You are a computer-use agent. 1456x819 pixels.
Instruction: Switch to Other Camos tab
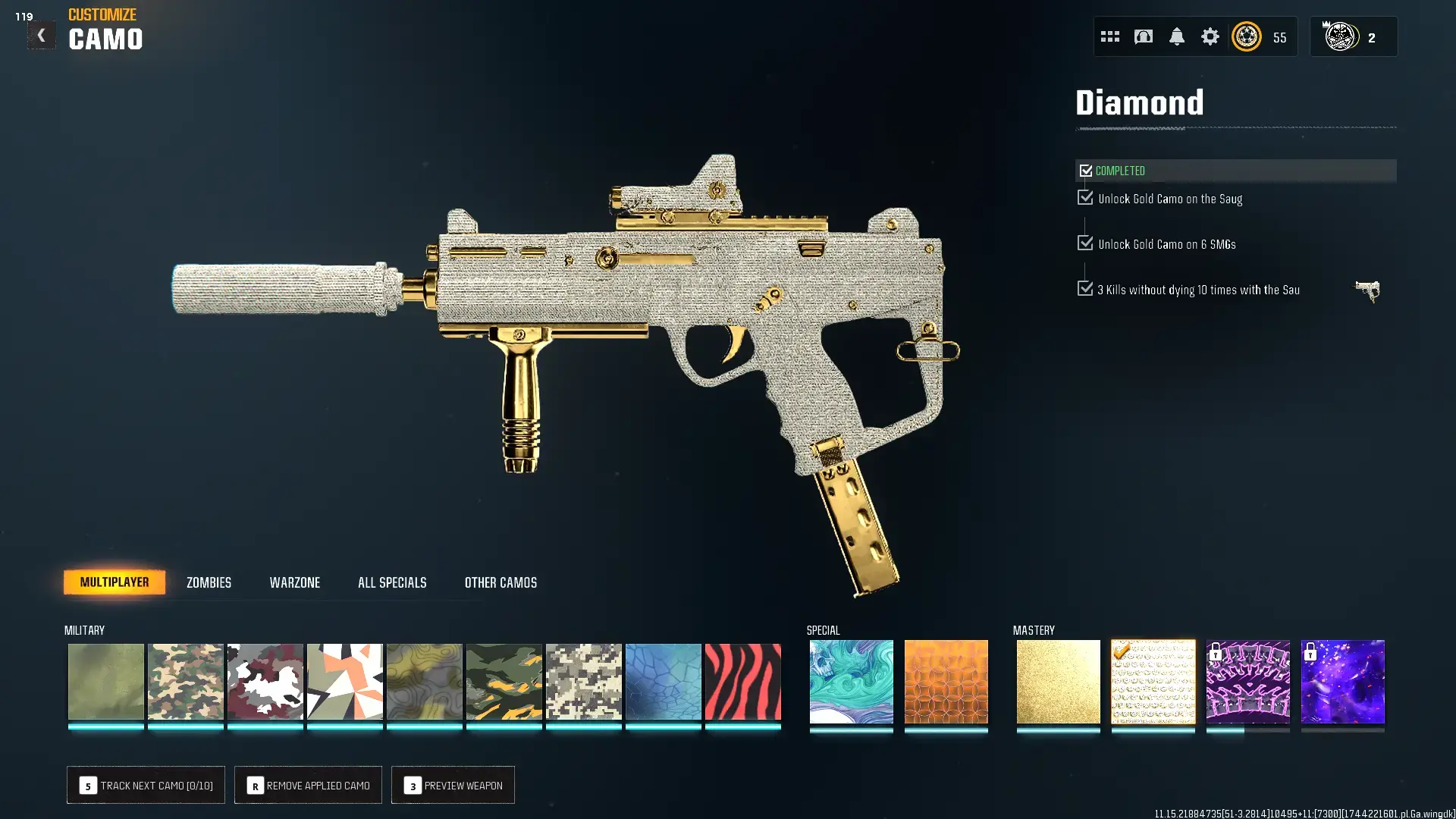[x=500, y=582]
